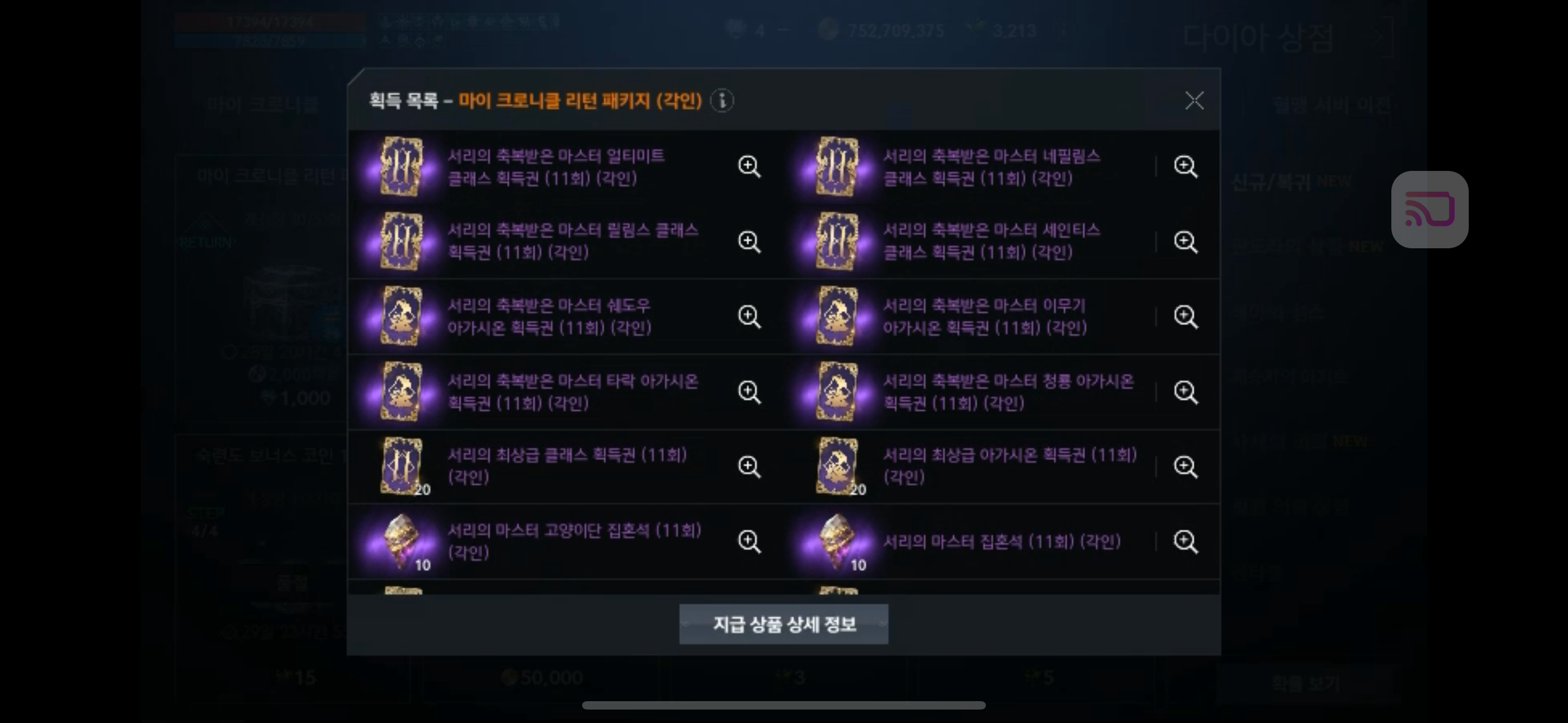The width and height of the screenshot is (1568, 723).
Task: Tap the Chromecast cast icon
Action: (1431, 210)
